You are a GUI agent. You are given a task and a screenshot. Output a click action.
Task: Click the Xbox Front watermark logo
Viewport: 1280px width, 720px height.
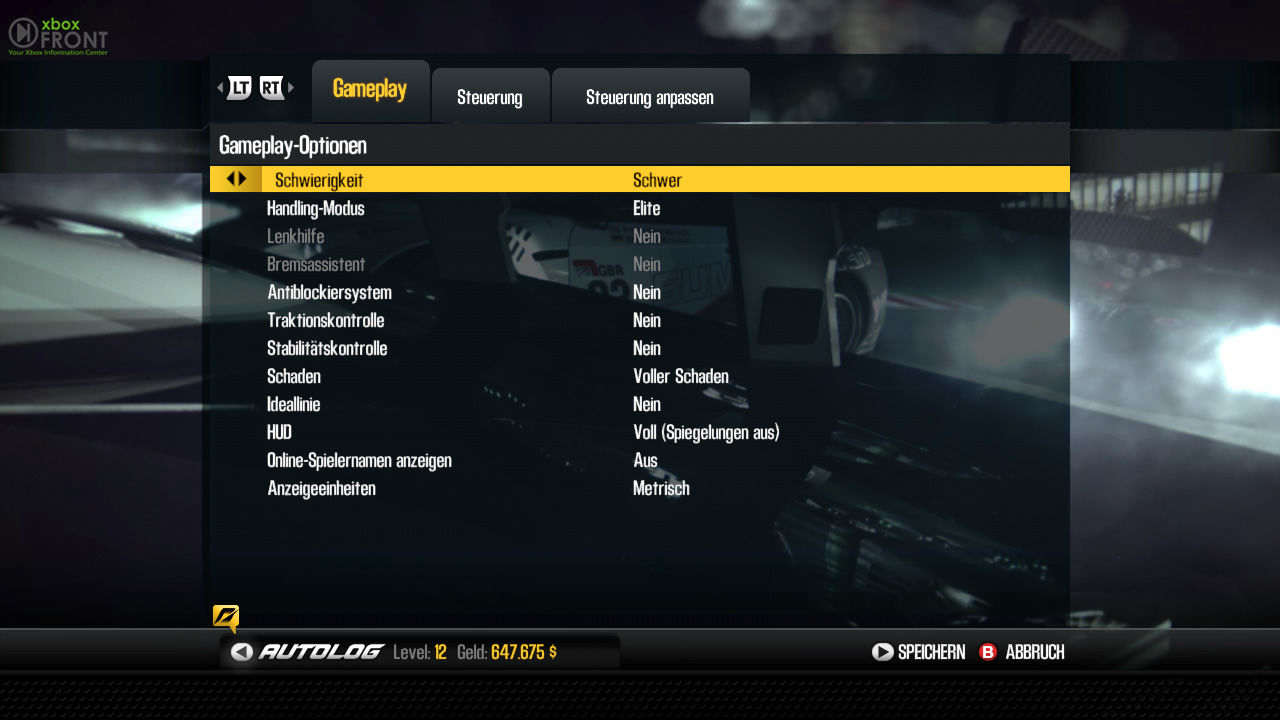tap(57, 36)
